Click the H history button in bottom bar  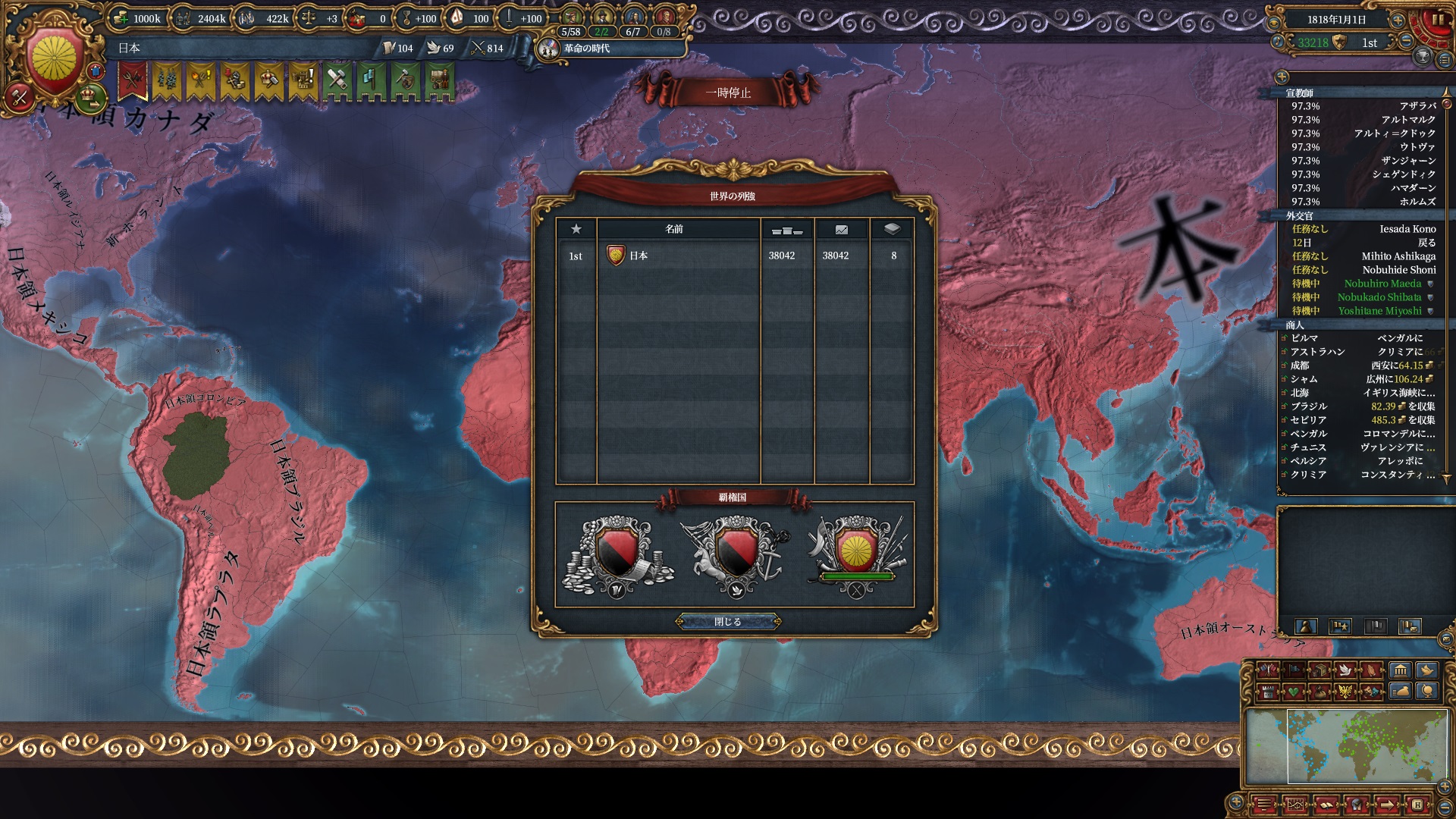tap(1417, 804)
